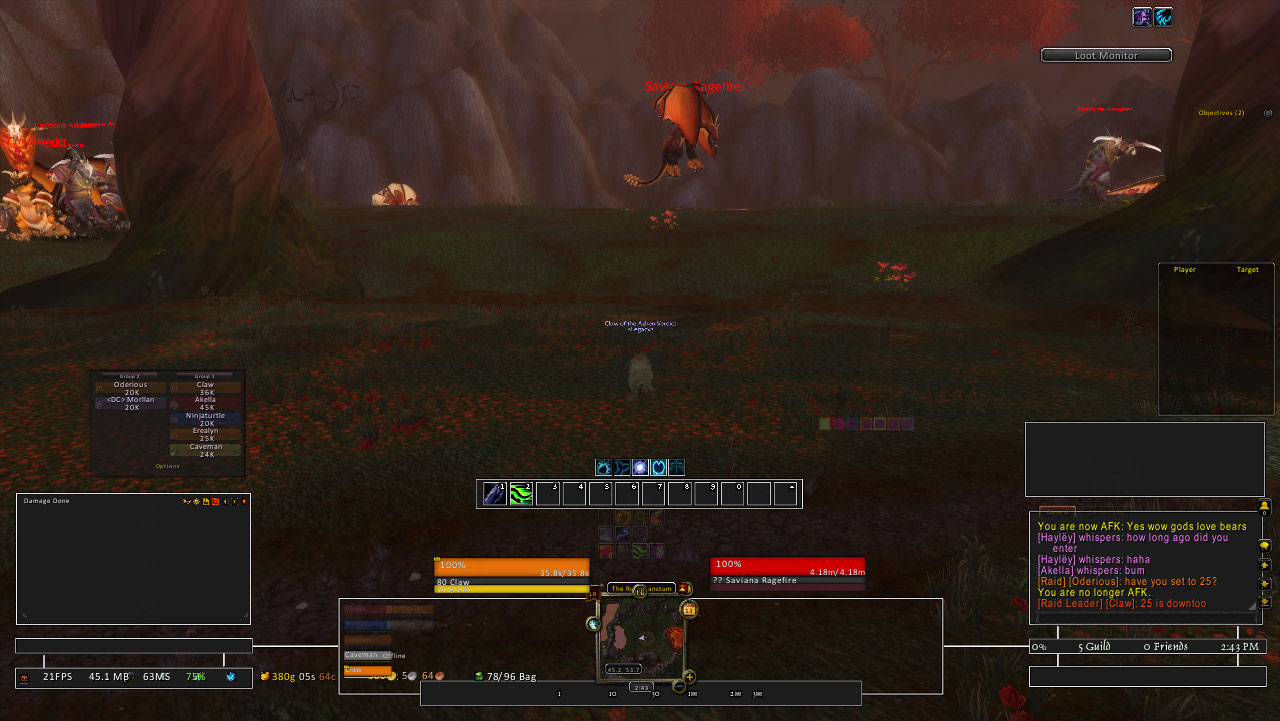Close the Damage Done meter window
Screen dimensions: 1280x721
click(x=244, y=501)
